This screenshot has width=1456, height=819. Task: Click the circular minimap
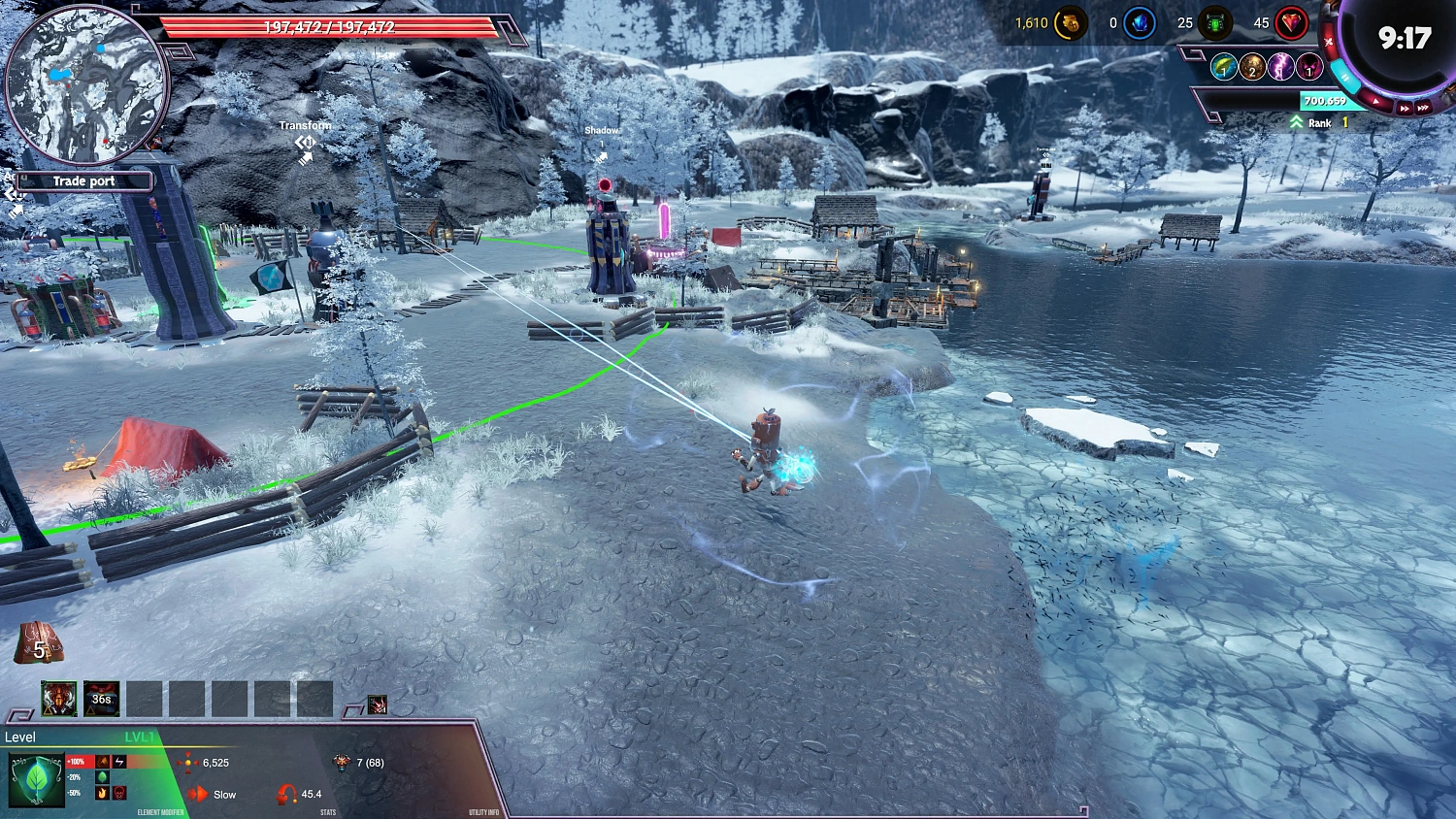(87, 85)
